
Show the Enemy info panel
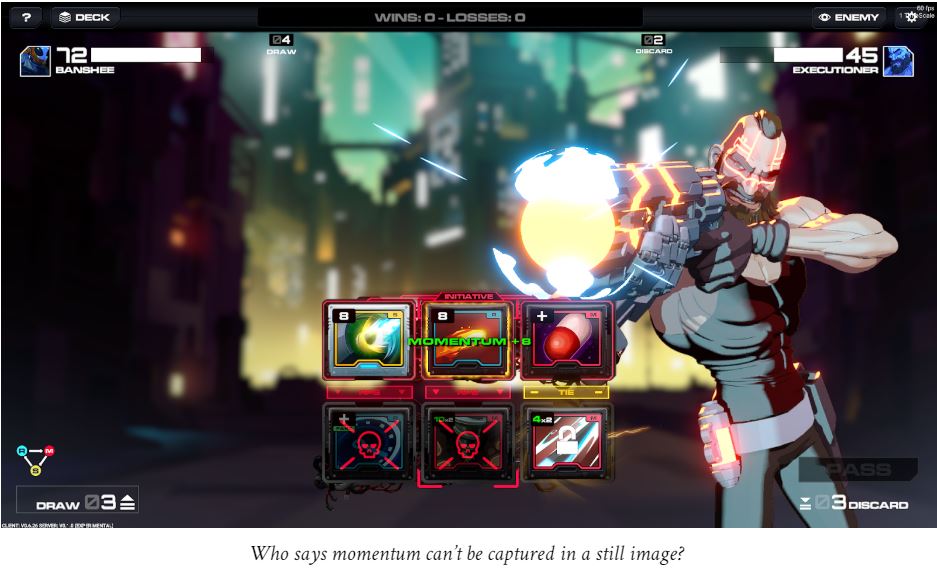pos(849,17)
